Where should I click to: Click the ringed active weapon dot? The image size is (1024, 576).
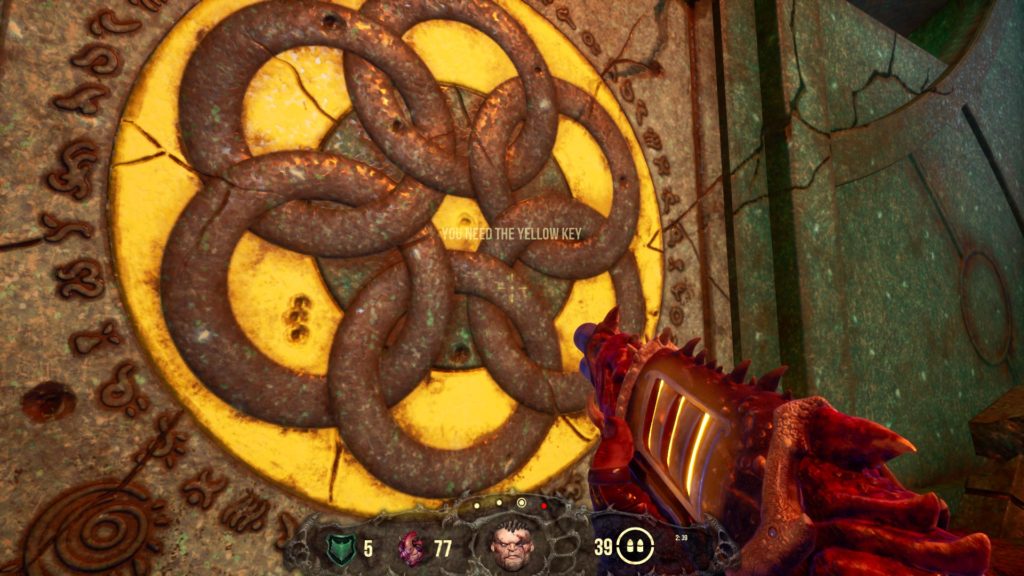pyautogui.click(x=521, y=503)
